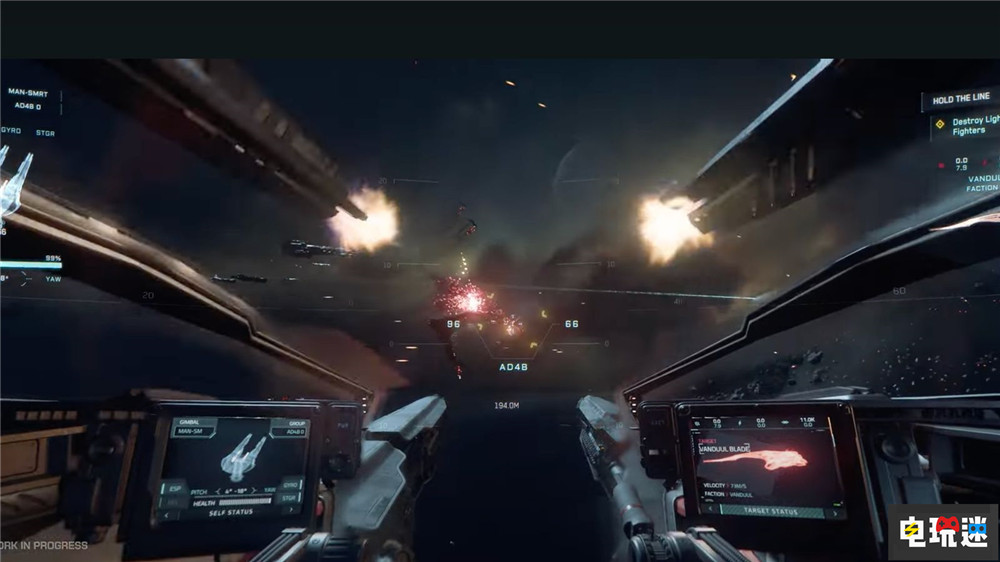
Task: Select the Hold the Line mission header
Action: click(960, 100)
